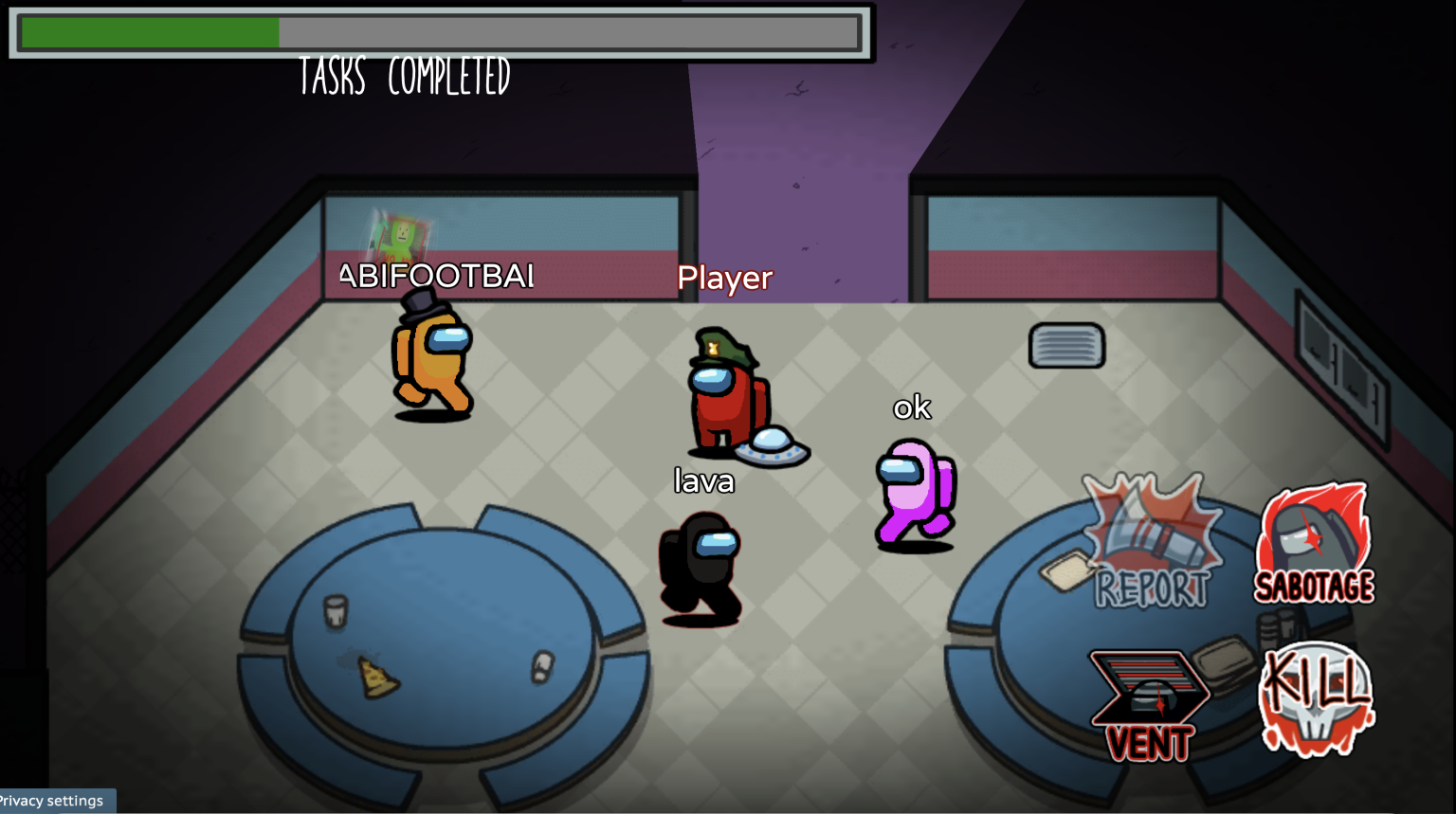1456x814 pixels.
Task: Activate the Sabotage button
Action: point(1315,545)
